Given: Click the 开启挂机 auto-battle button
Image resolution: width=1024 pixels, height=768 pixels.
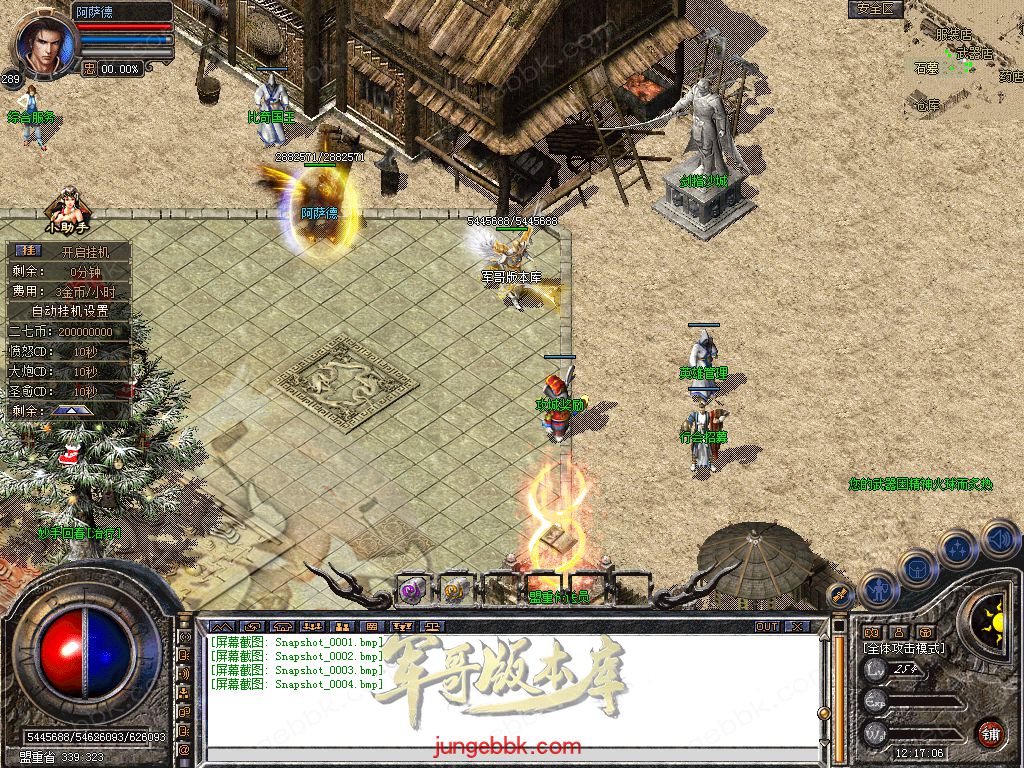Looking at the screenshot, I should pos(84,251).
